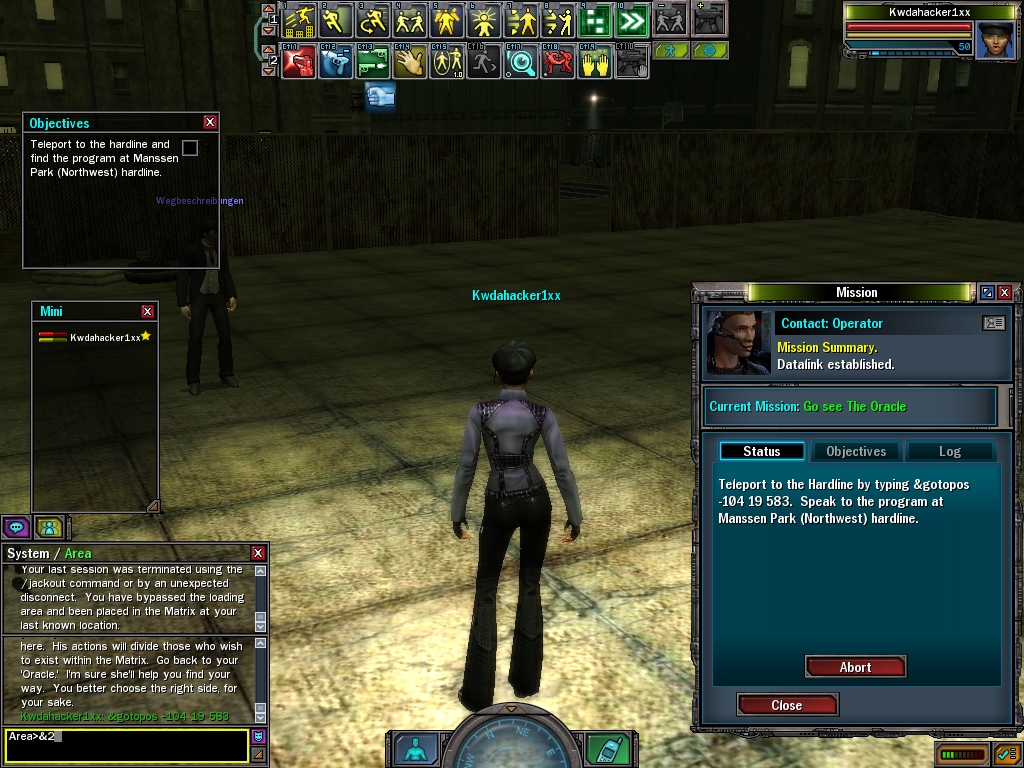Screen dimensions: 1024x768
Task: Open the team members icon button
Action: [x=46, y=527]
